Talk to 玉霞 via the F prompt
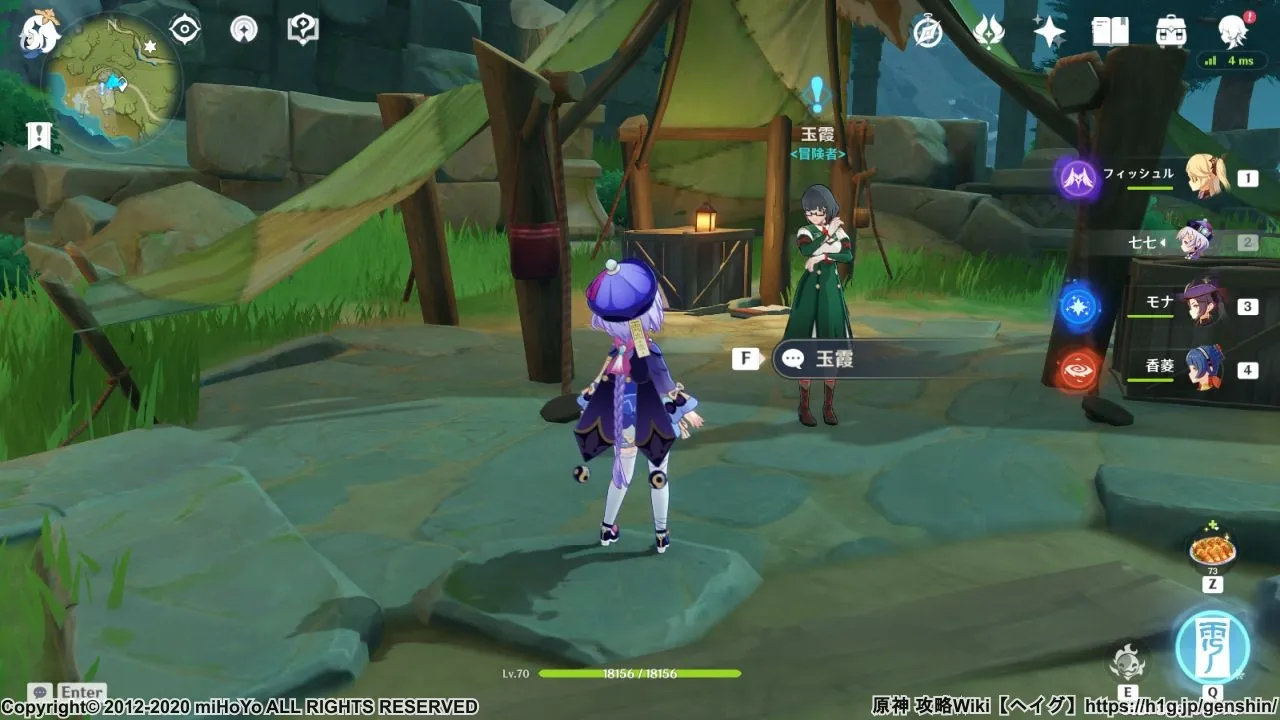Image resolution: width=1280 pixels, height=720 pixels. tap(744, 358)
